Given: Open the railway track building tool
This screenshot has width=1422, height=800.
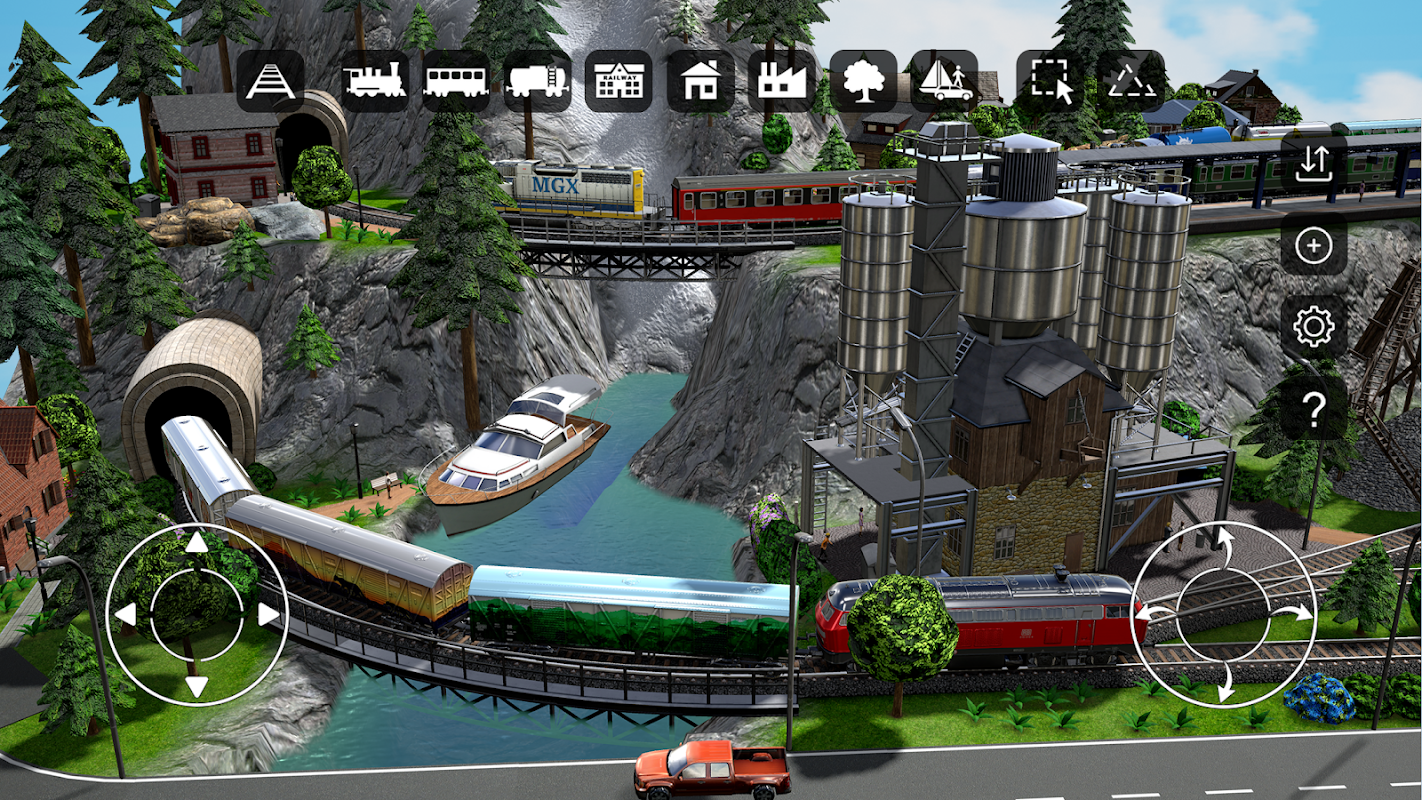Looking at the screenshot, I should click(270, 81).
